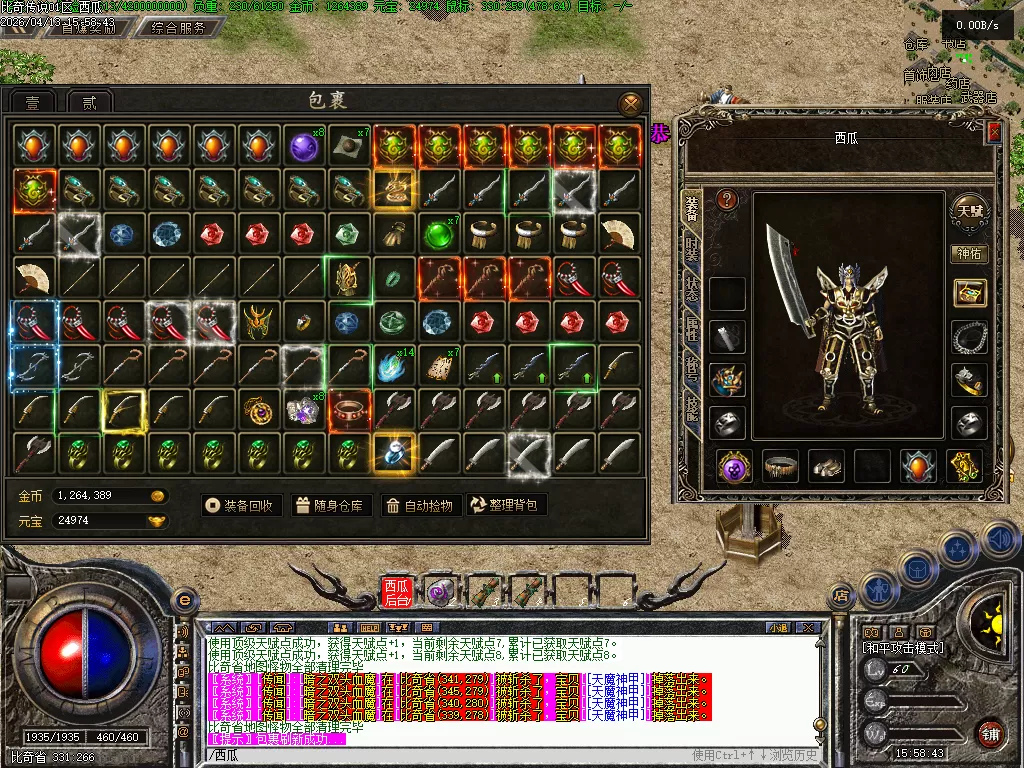Click the 神佑 button

pyautogui.click(x=968, y=254)
